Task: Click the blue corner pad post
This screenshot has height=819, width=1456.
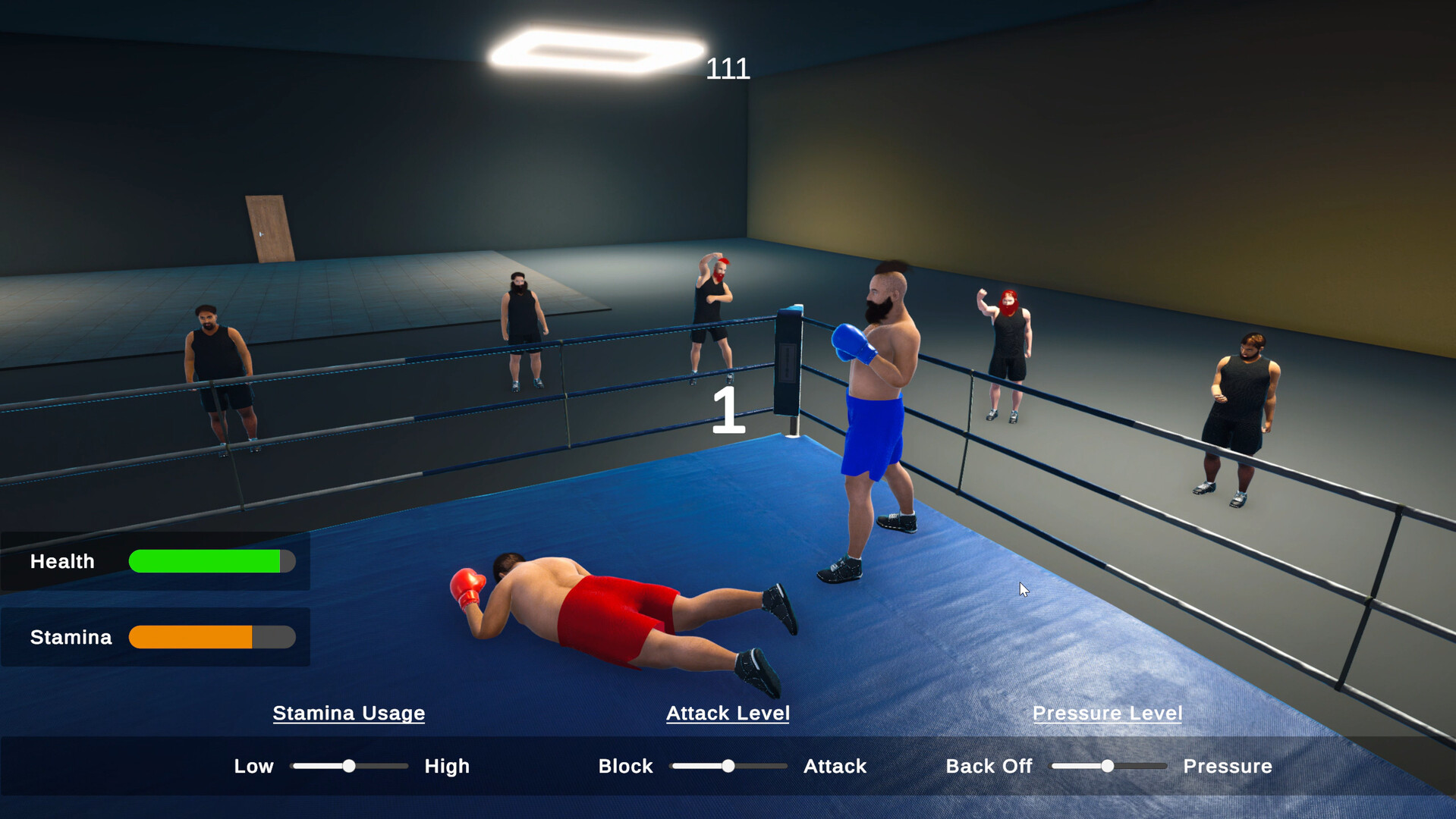Action: coord(789,356)
